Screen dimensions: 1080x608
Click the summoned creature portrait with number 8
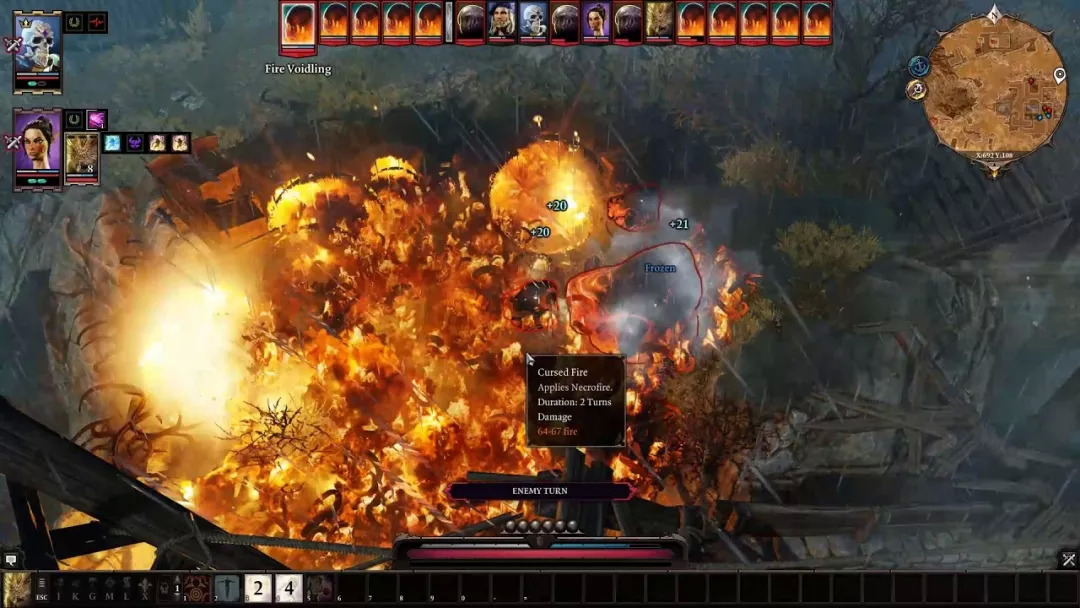click(x=82, y=157)
